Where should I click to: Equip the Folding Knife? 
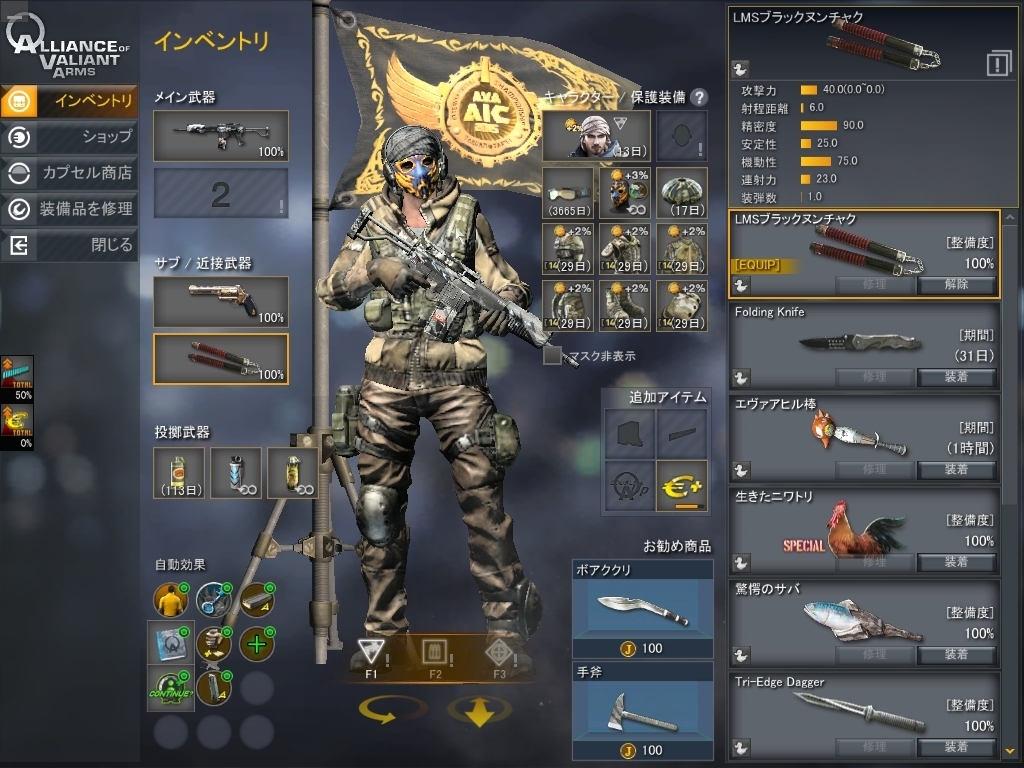click(956, 377)
